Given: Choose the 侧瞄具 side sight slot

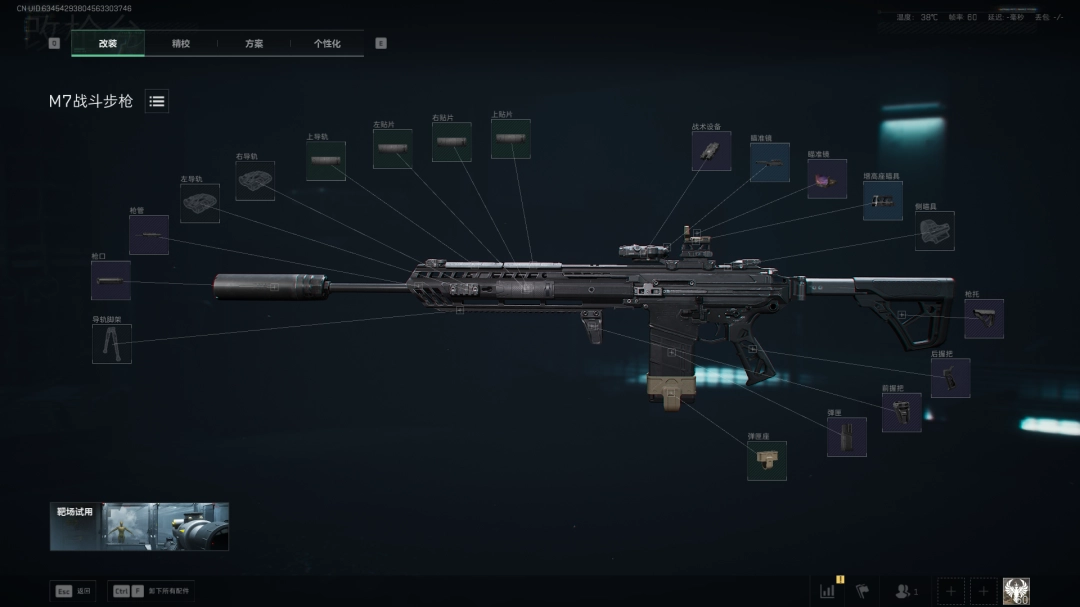Looking at the screenshot, I should (x=935, y=231).
